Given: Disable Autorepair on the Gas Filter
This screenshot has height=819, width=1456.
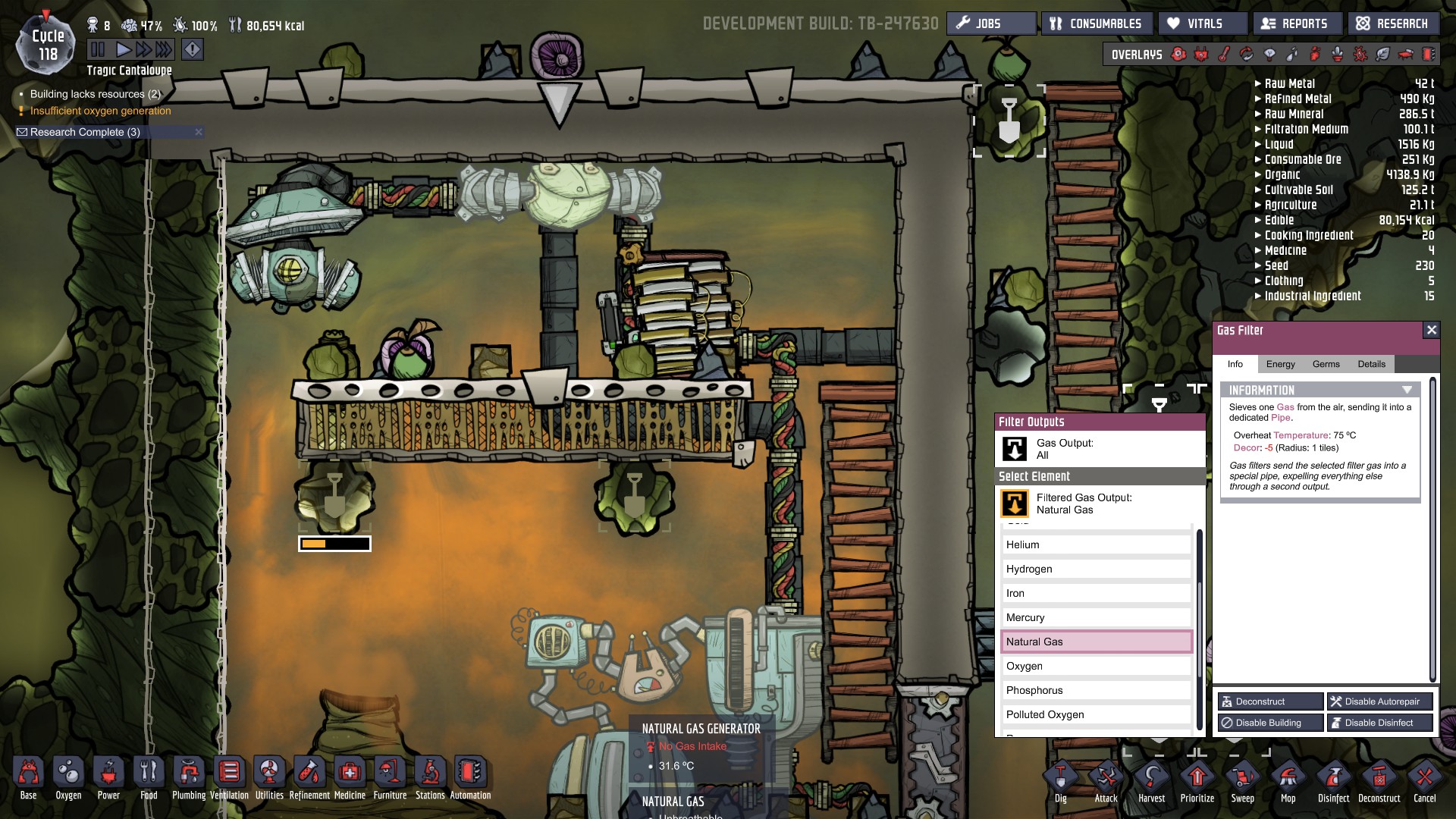Looking at the screenshot, I should (1379, 701).
